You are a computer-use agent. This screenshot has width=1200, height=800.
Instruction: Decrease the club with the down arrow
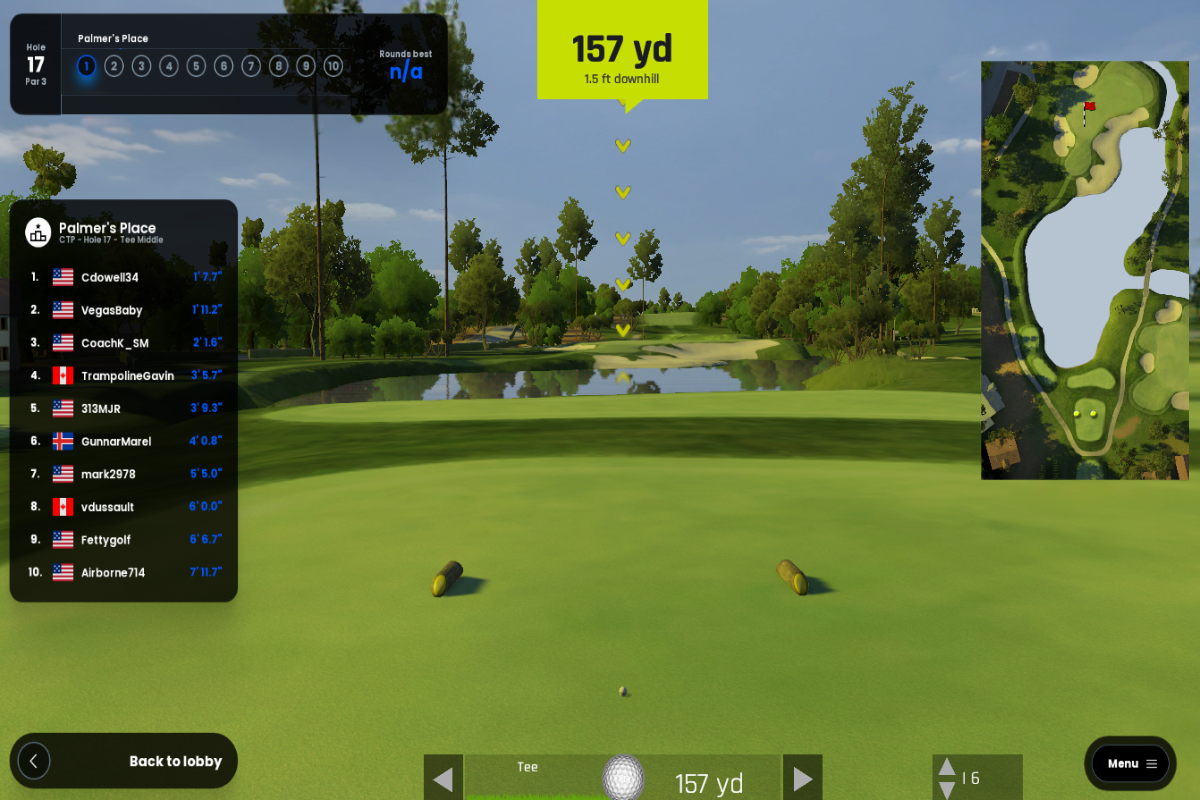[x=946, y=790]
